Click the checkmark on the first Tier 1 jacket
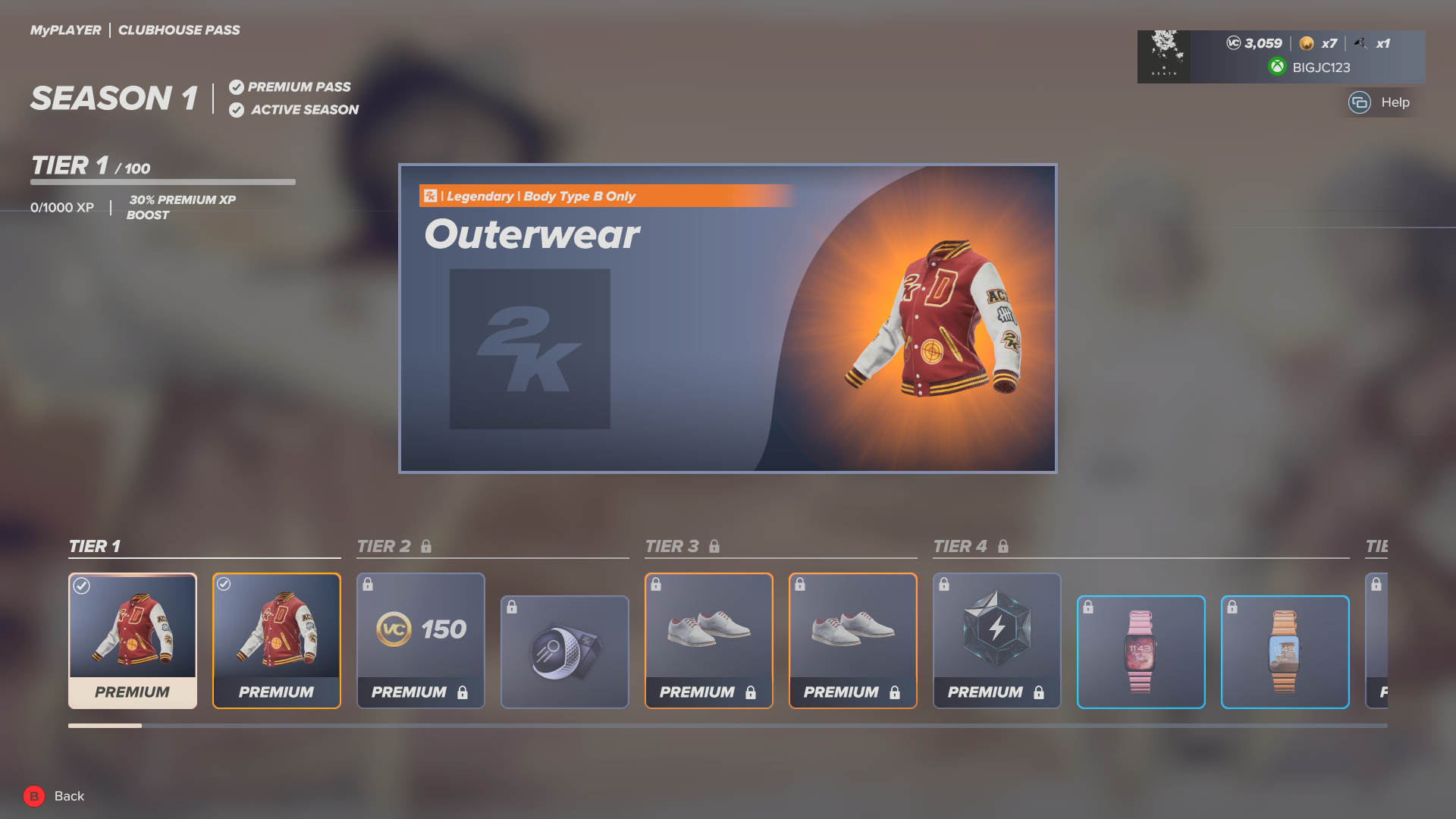The image size is (1456, 819). (81, 585)
